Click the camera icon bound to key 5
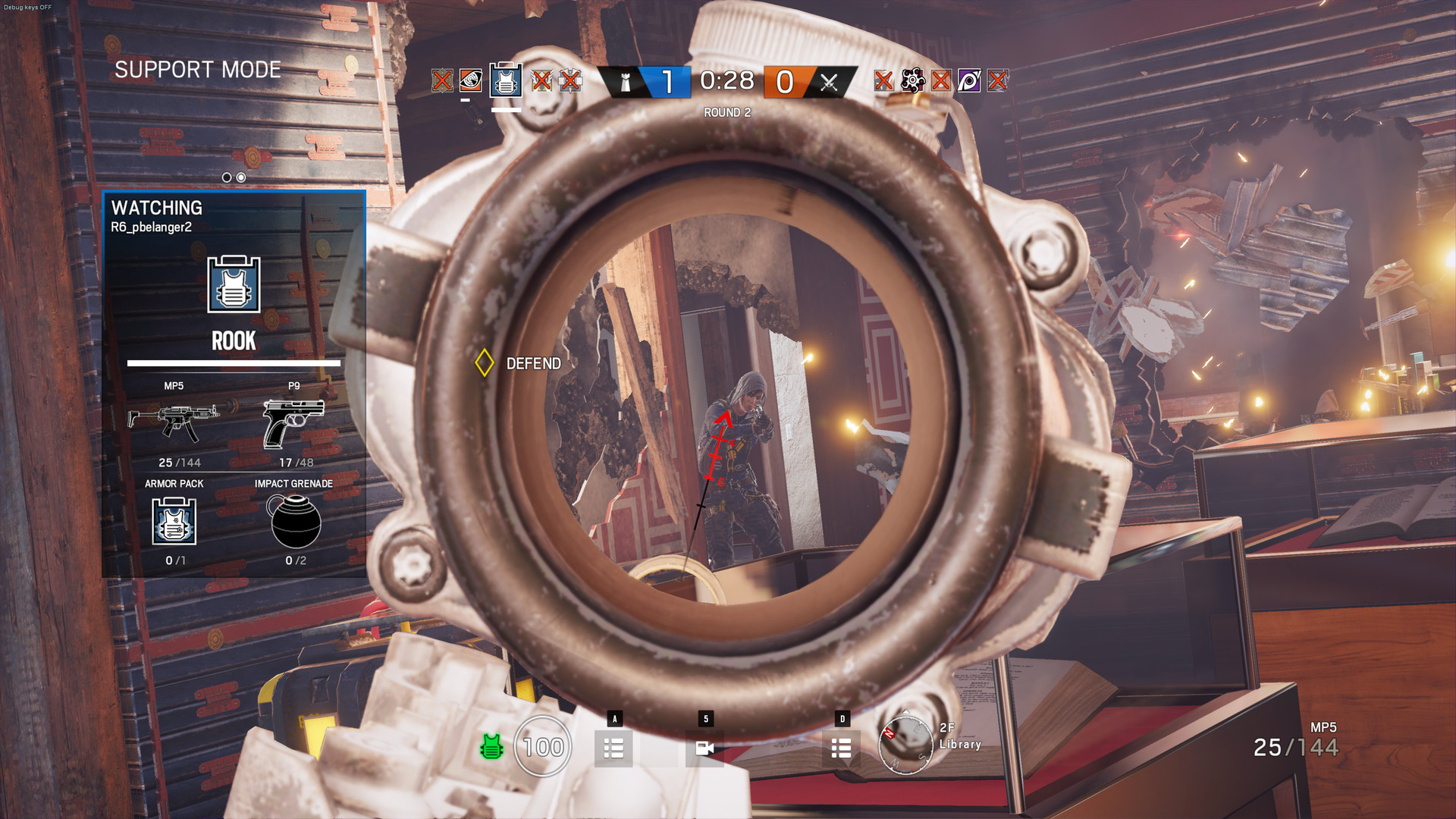 tap(706, 748)
